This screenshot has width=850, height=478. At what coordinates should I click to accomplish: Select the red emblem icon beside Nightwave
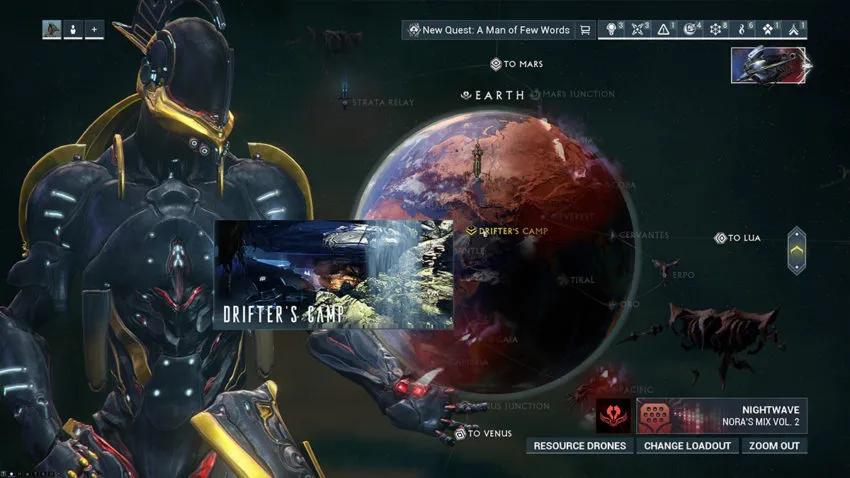pyautogui.click(x=614, y=415)
